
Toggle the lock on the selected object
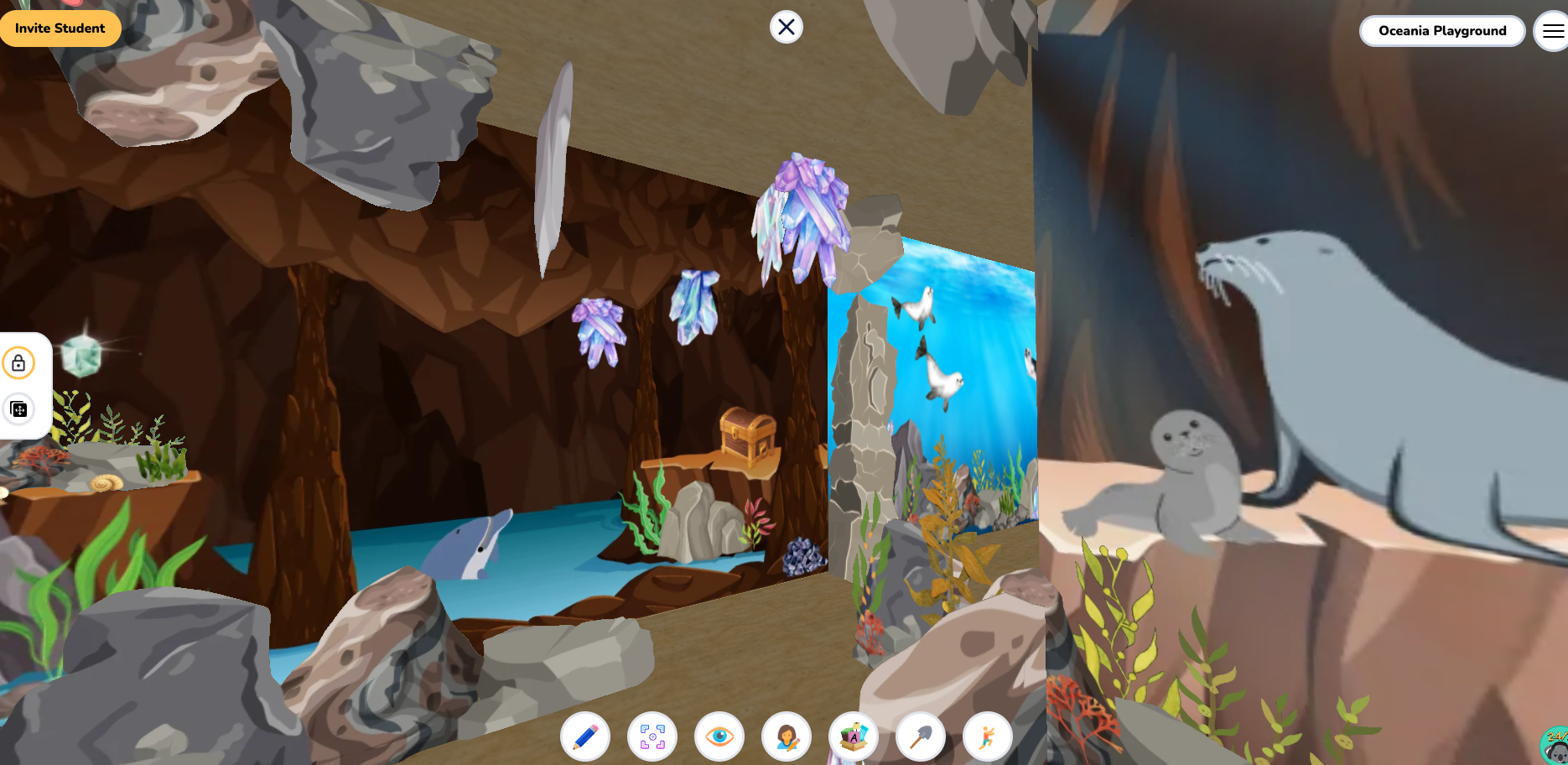tap(19, 363)
